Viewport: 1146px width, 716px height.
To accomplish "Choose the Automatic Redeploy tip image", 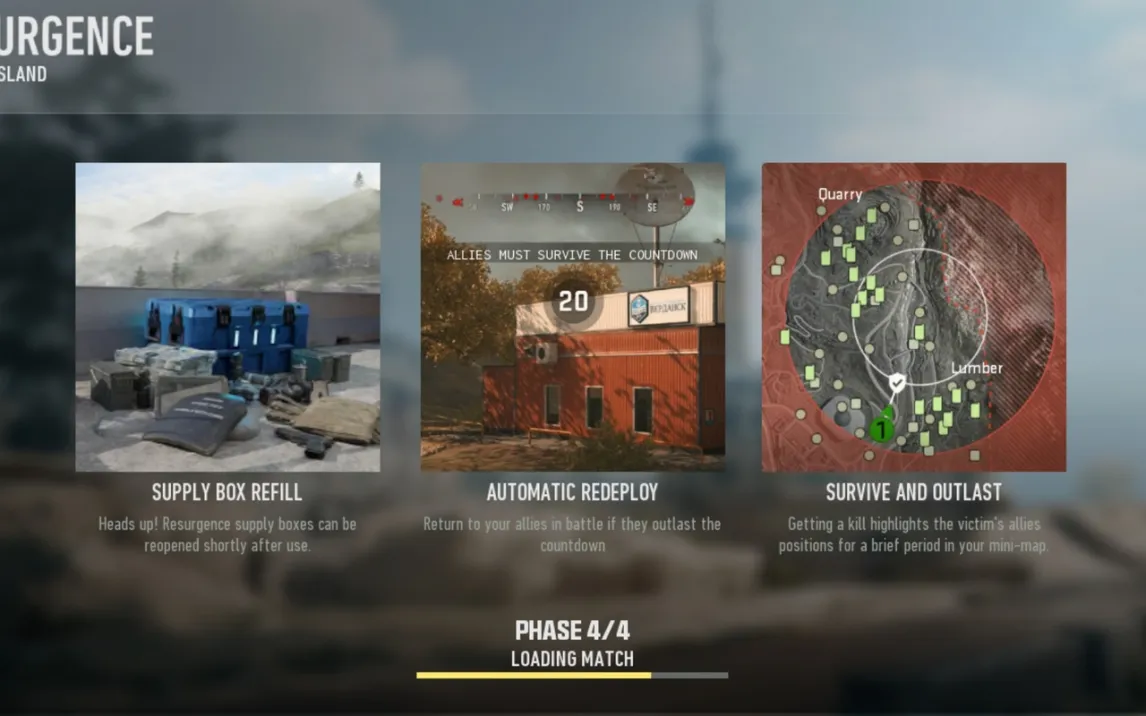I will [x=572, y=317].
